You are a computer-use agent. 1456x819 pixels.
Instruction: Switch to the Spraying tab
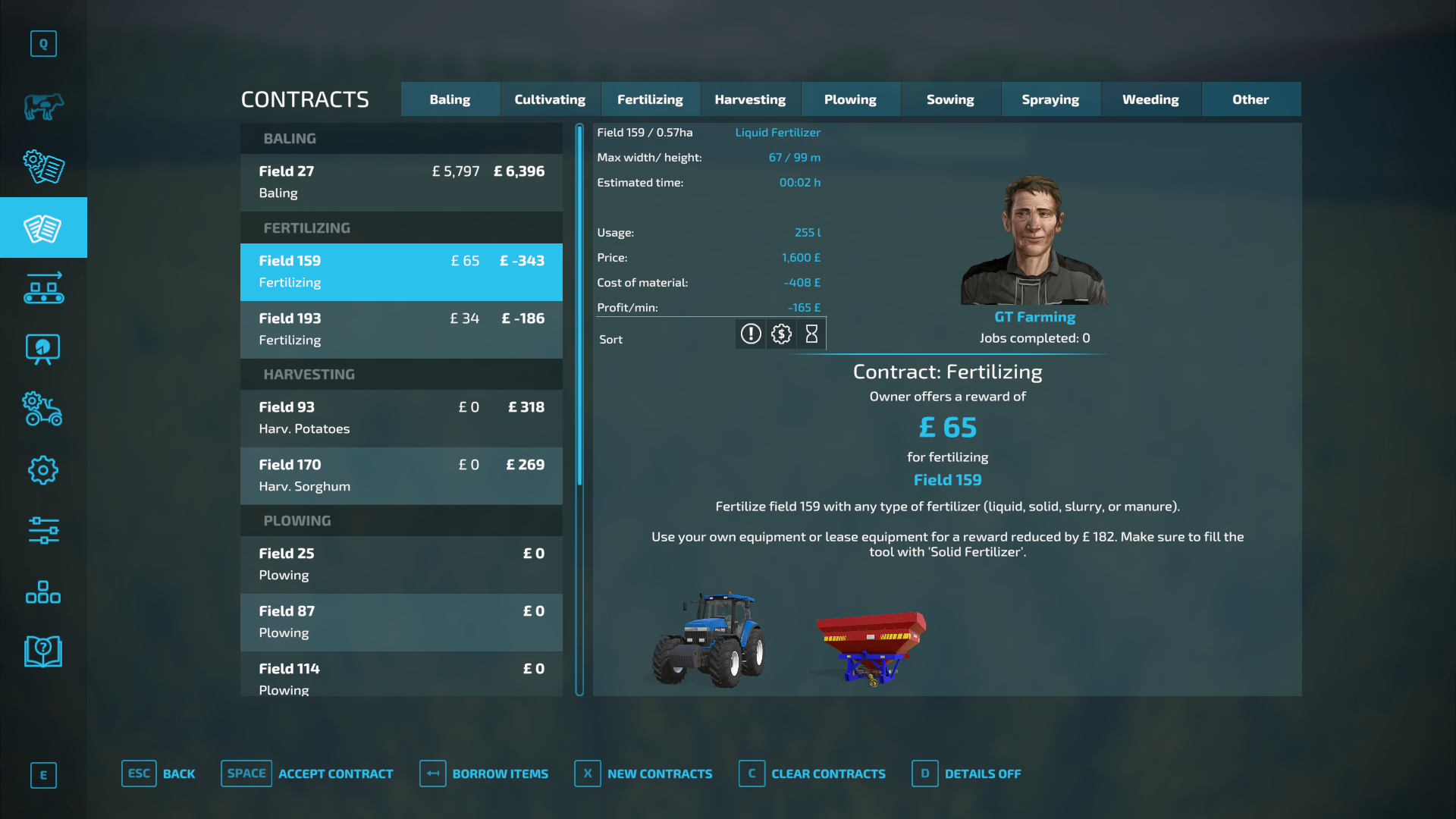tap(1050, 99)
